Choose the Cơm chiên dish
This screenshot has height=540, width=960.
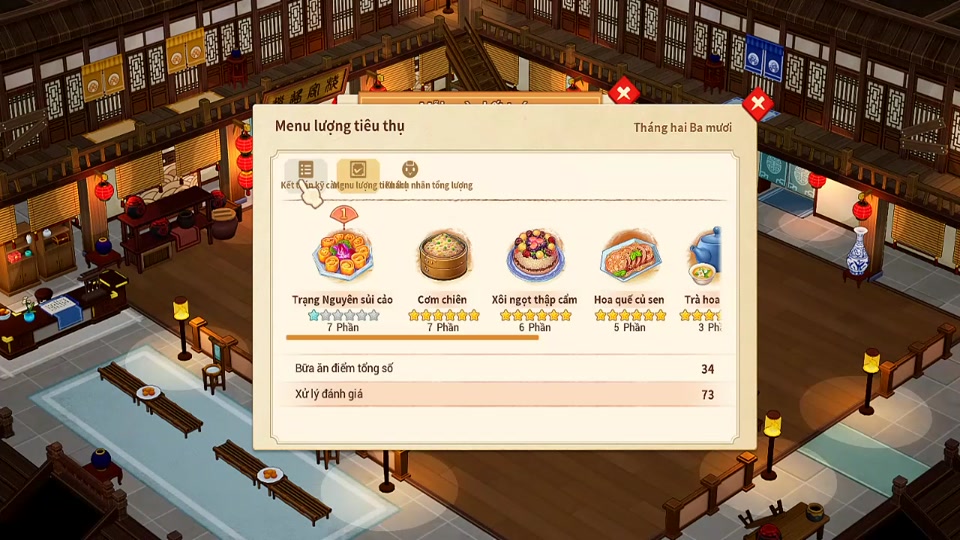pos(442,257)
